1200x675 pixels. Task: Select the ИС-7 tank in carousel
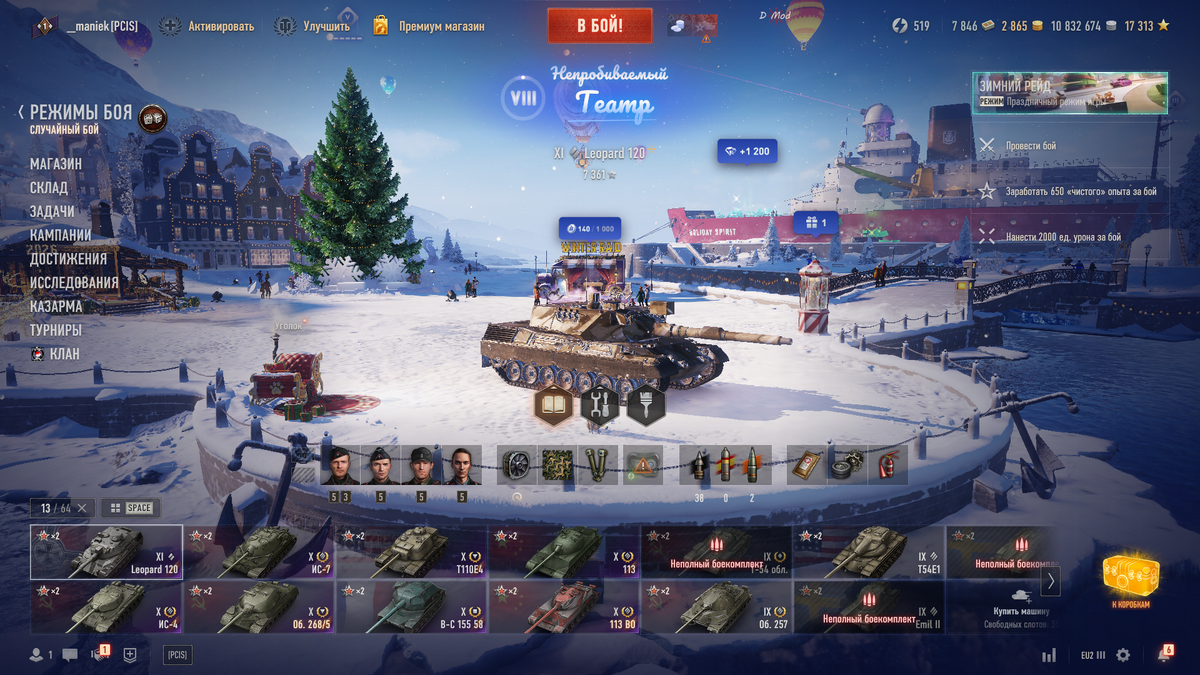pyautogui.click(x=259, y=552)
